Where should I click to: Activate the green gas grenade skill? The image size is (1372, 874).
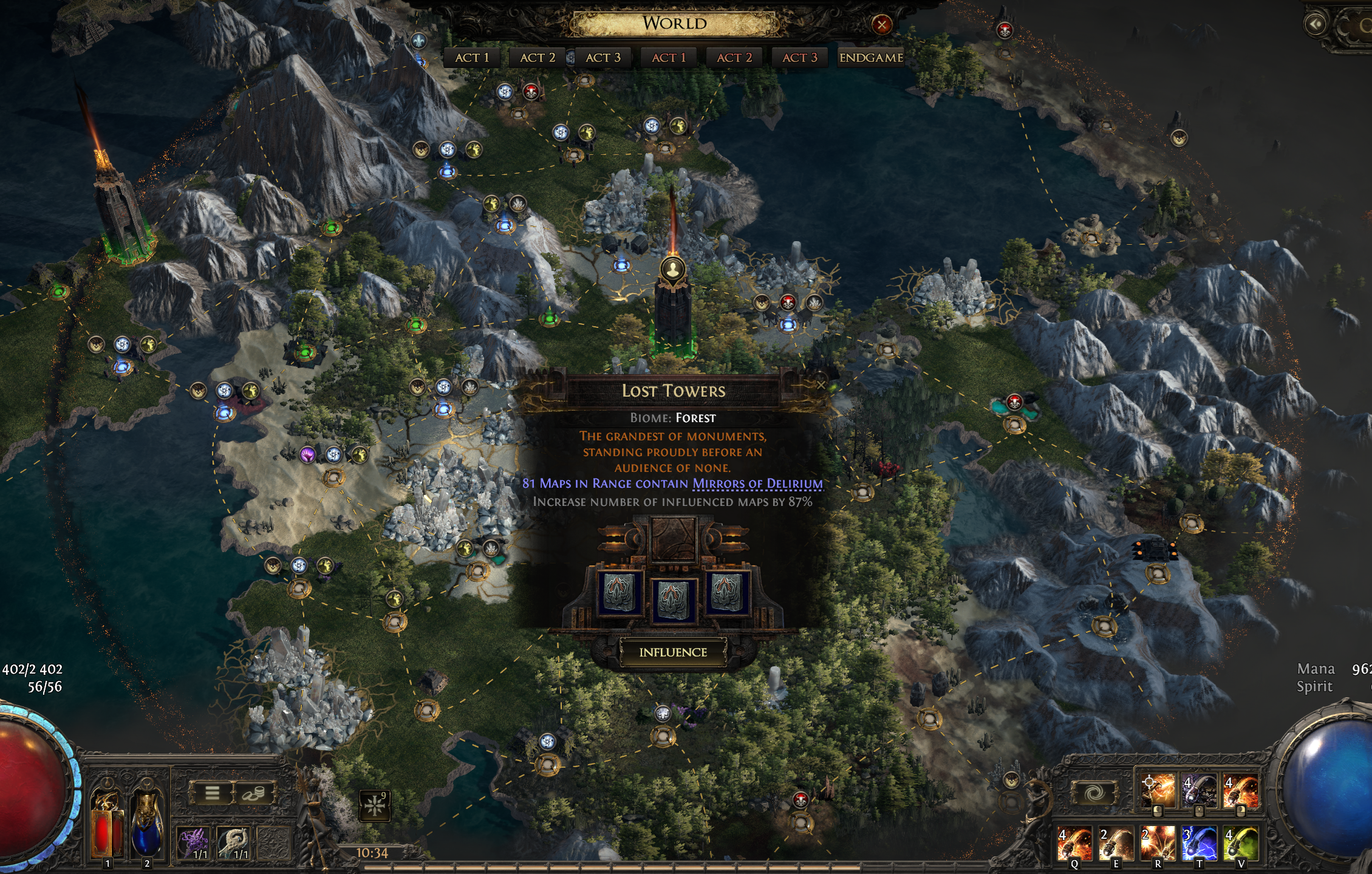point(1240,844)
